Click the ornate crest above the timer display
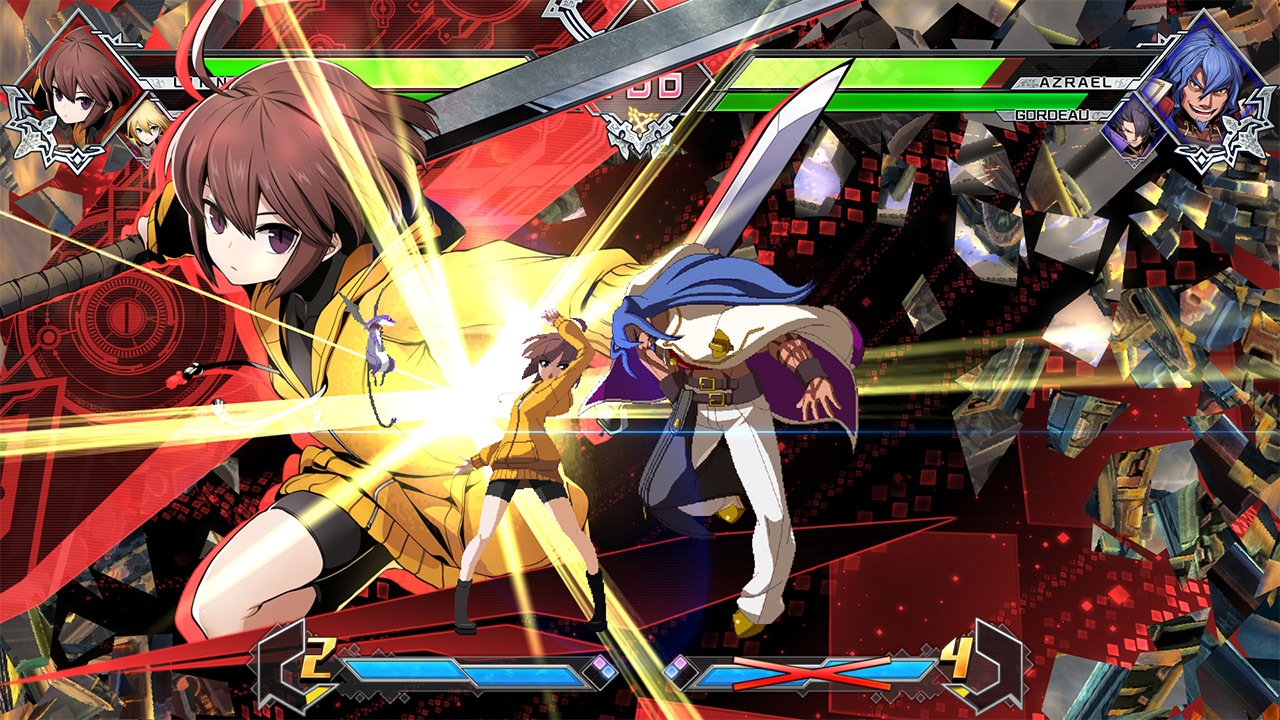The height and width of the screenshot is (720, 1280). 640,133
